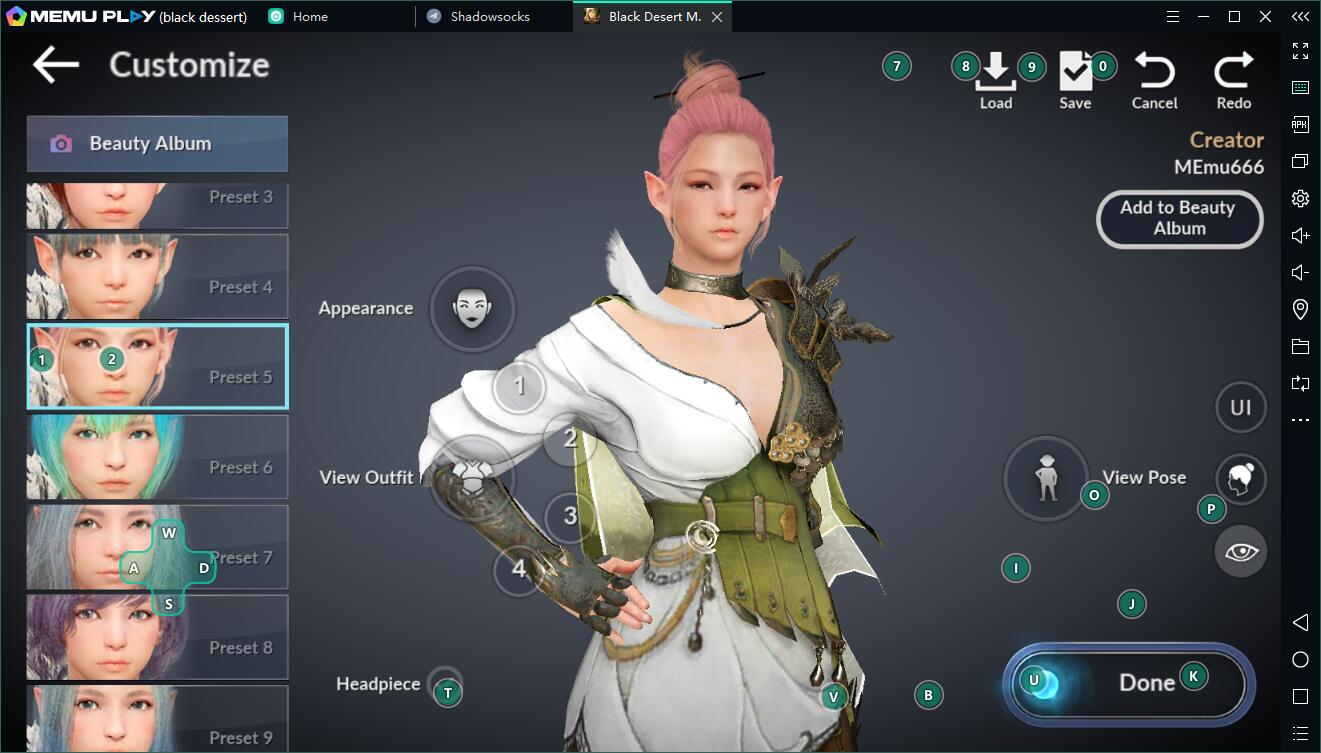Screen dimensions: 1321x753
Task: Go back using the arrow beside Customize
Action: (x=55, y=65)
